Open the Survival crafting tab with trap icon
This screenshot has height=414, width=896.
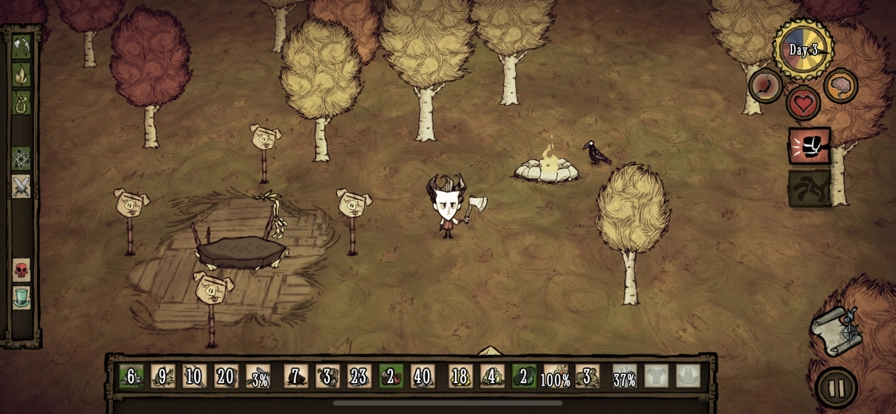pos(21,102)
